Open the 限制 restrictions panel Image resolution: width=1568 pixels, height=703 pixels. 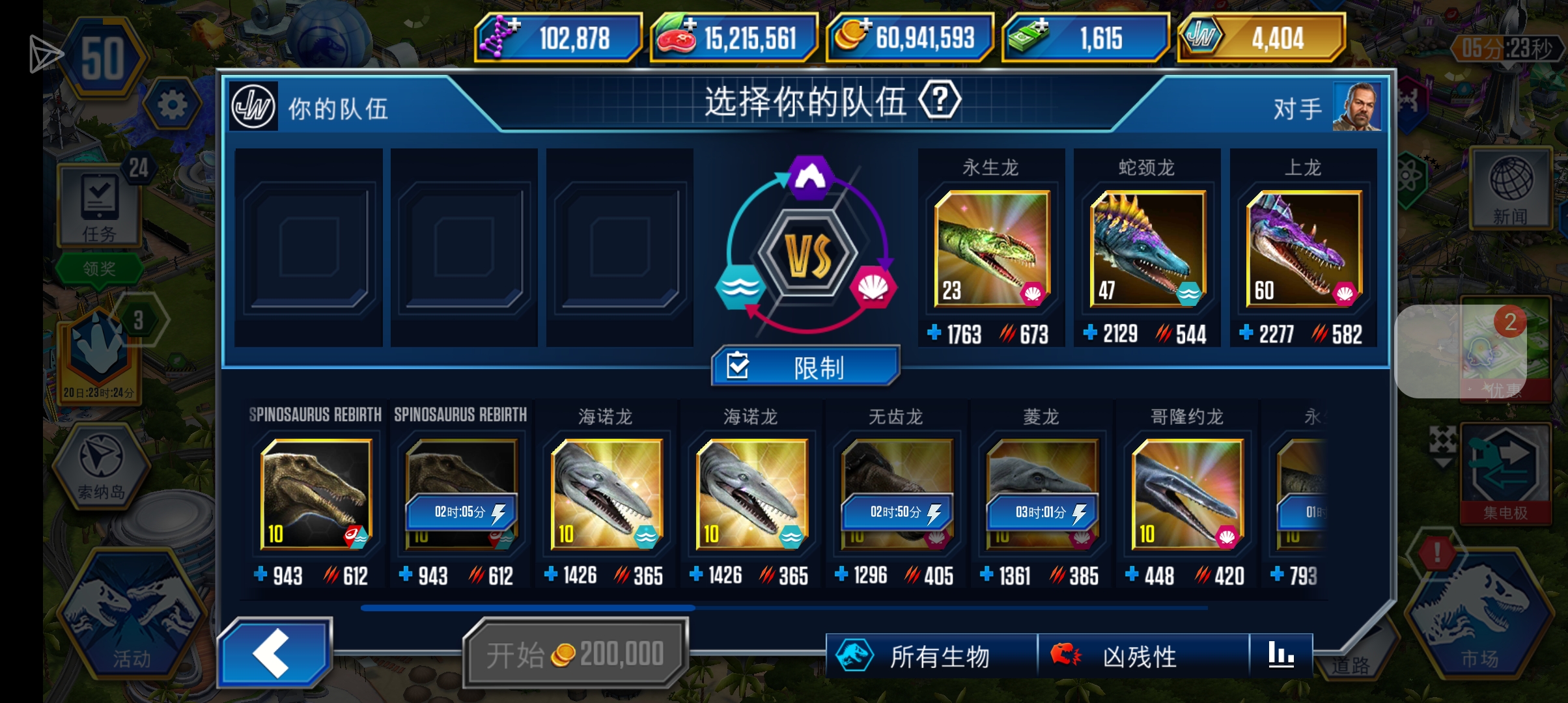pos(804,366)
